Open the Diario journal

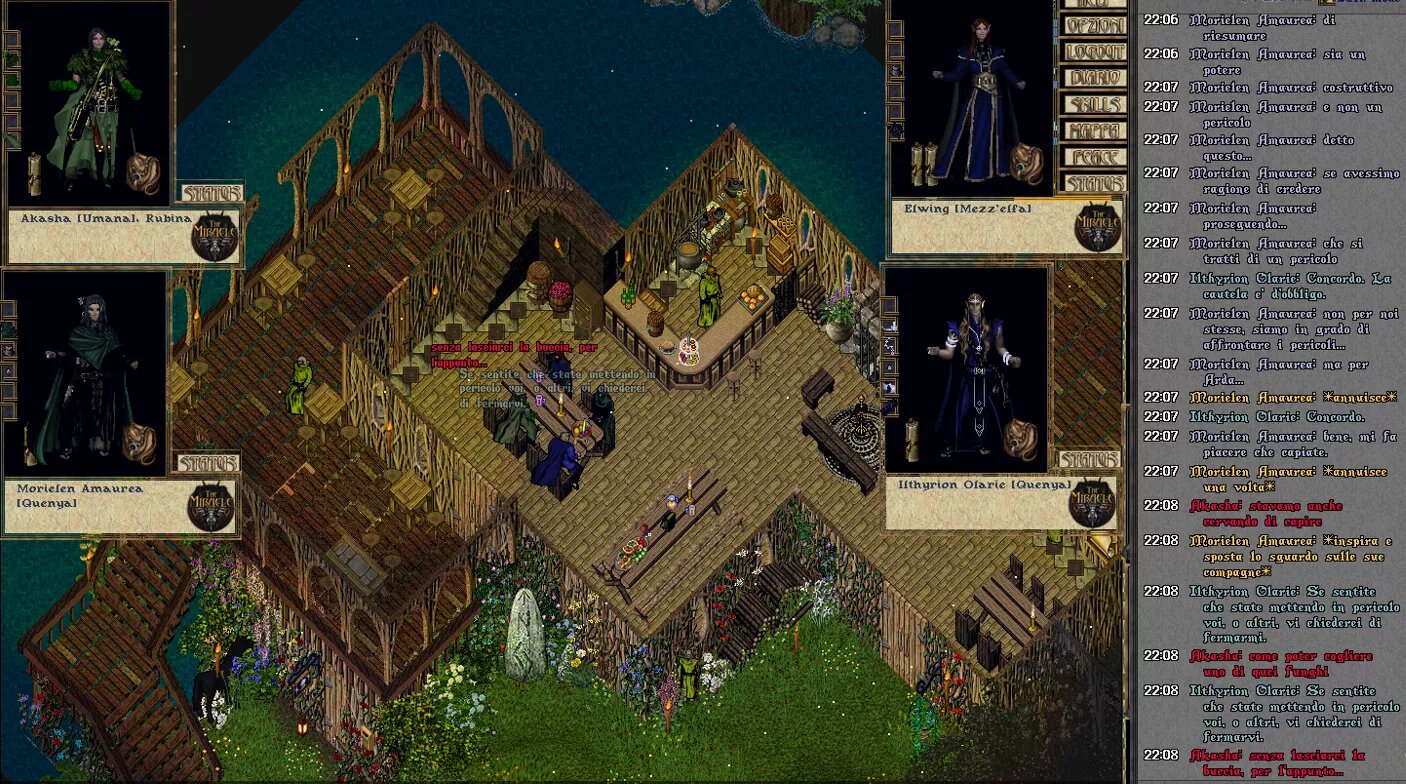1094,78
